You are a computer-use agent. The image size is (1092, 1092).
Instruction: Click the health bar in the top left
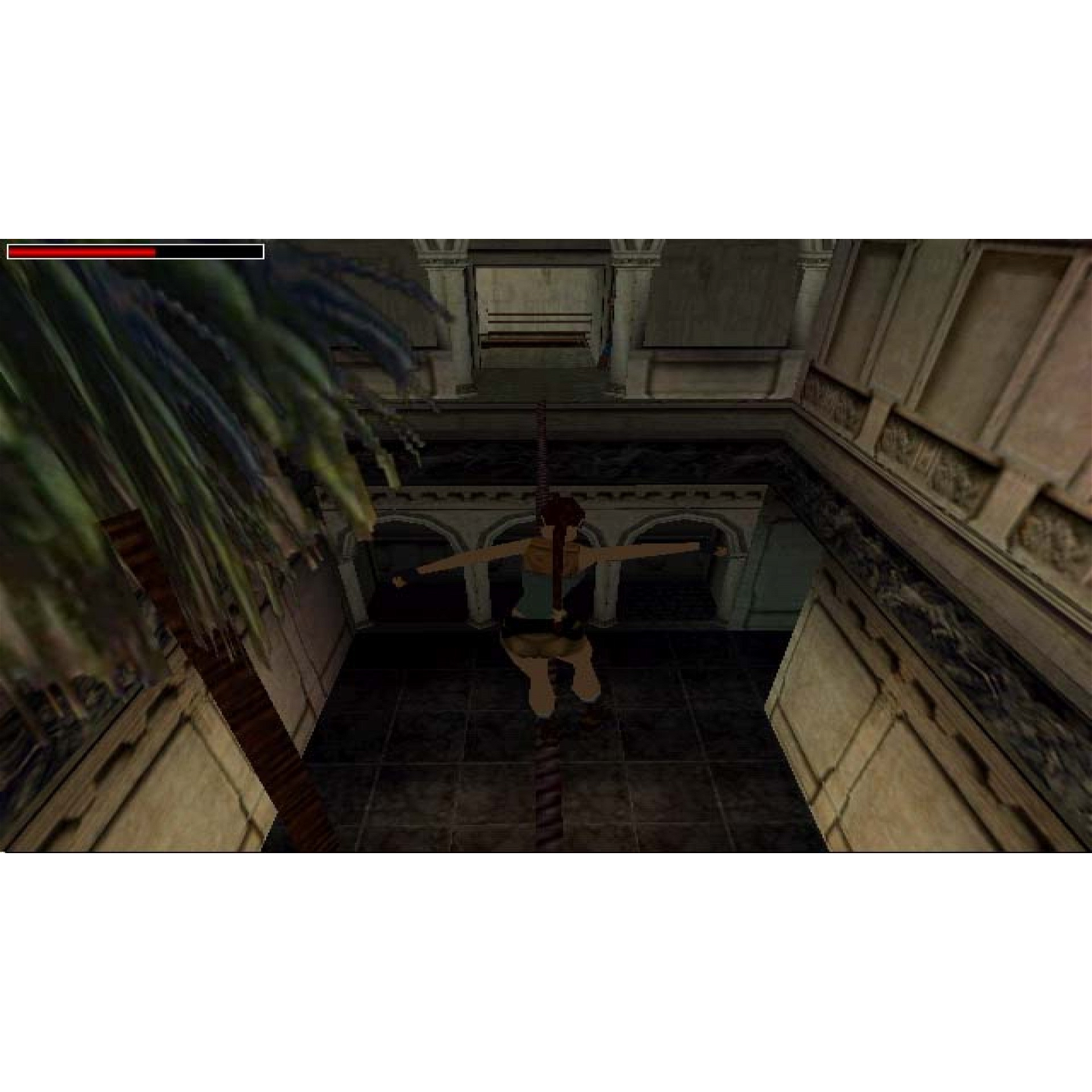click(136, 253)
